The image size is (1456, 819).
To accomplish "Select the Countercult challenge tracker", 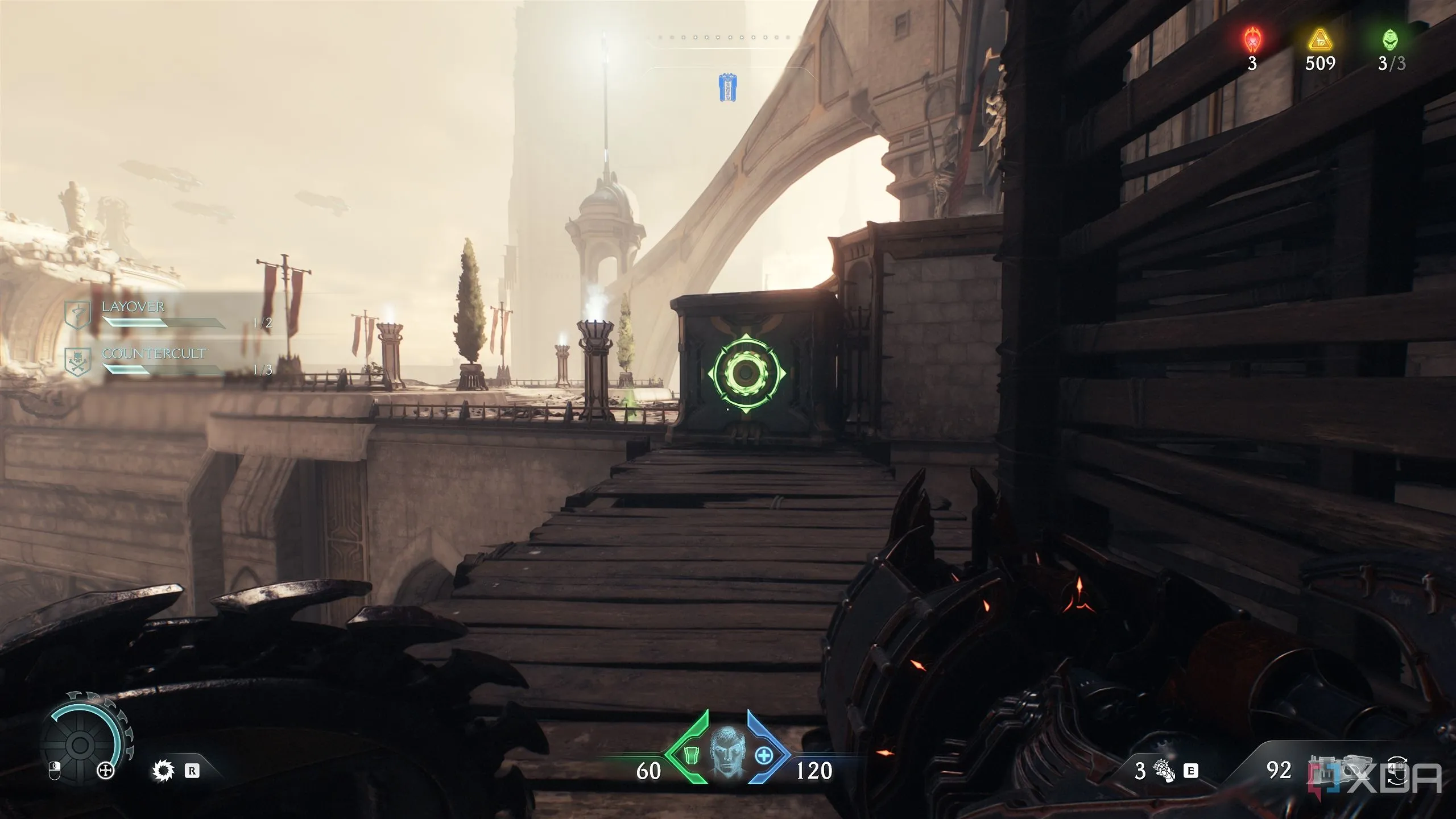I will pos(154,361).
